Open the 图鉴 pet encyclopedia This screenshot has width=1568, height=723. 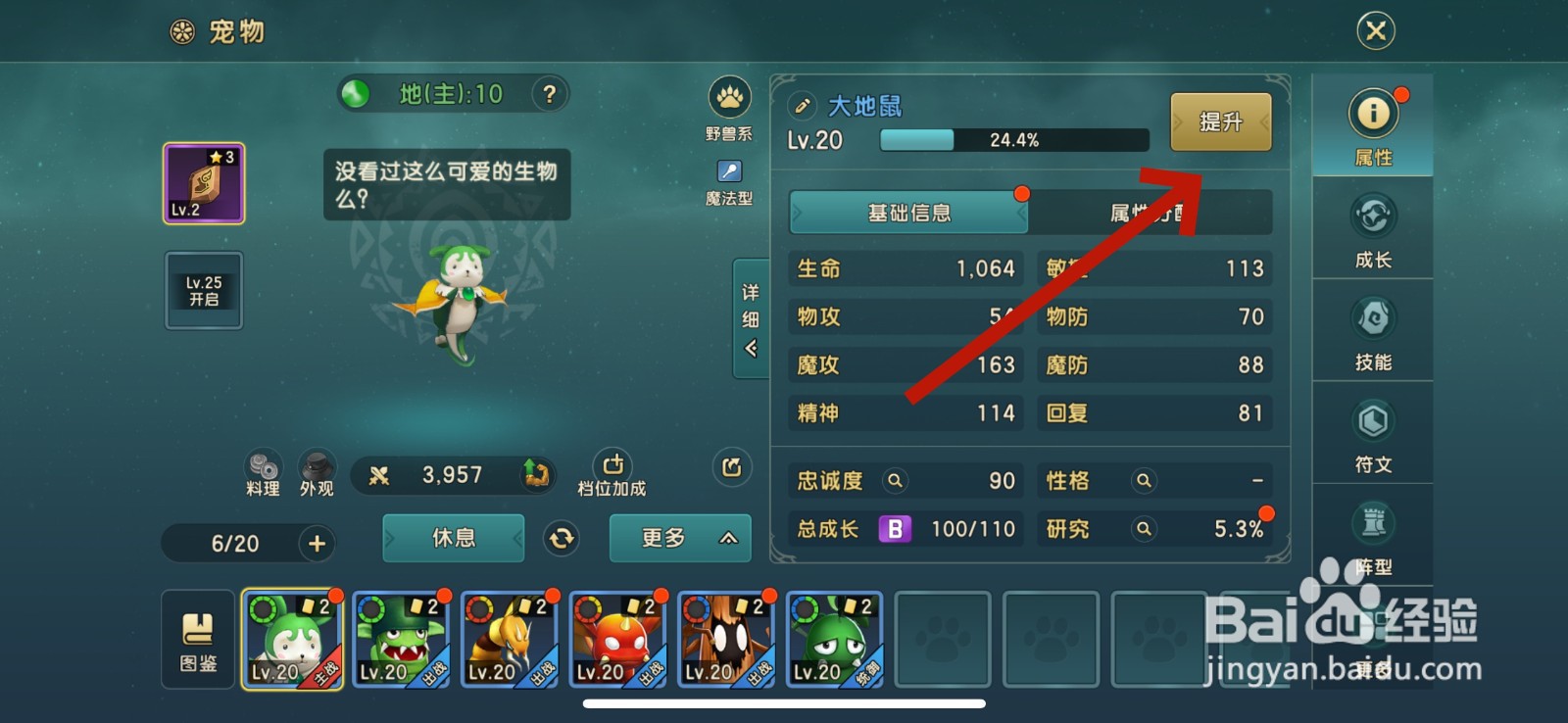coord(196,640)
